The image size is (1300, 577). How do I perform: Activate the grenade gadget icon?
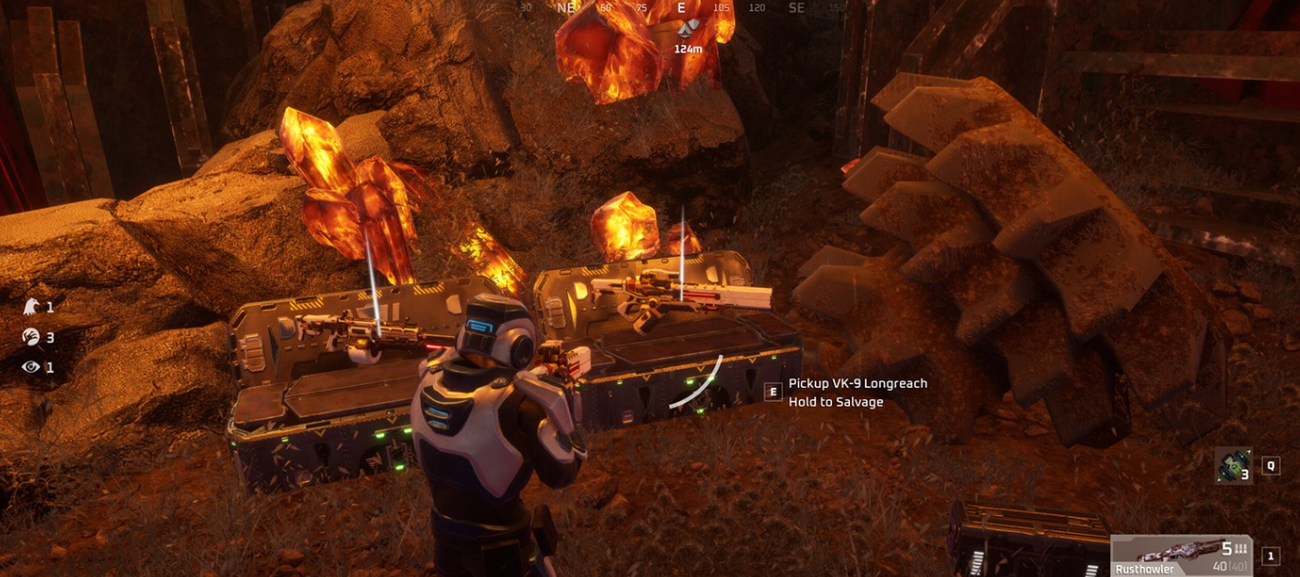coord(1232,466)
